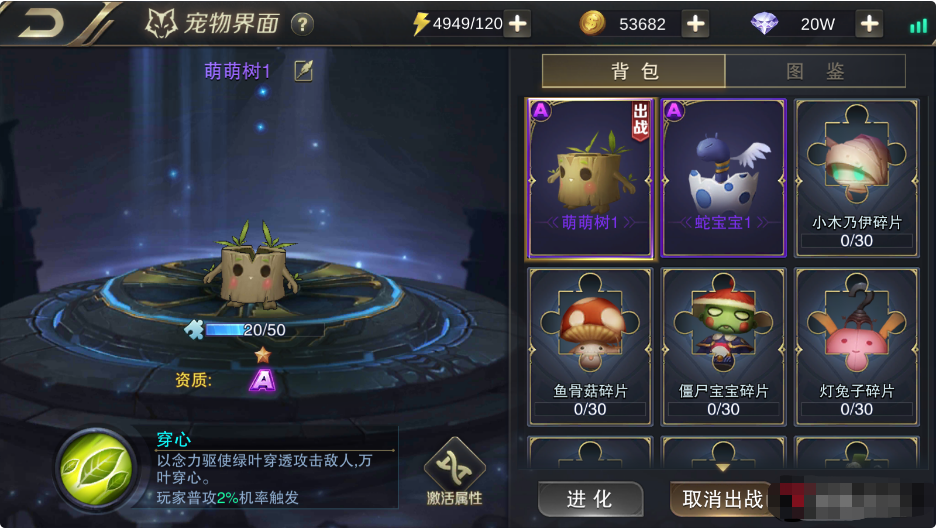This screenshot has height=528, width=936.
Task: Add more energy with the plus button
Action: click(517, 24)
